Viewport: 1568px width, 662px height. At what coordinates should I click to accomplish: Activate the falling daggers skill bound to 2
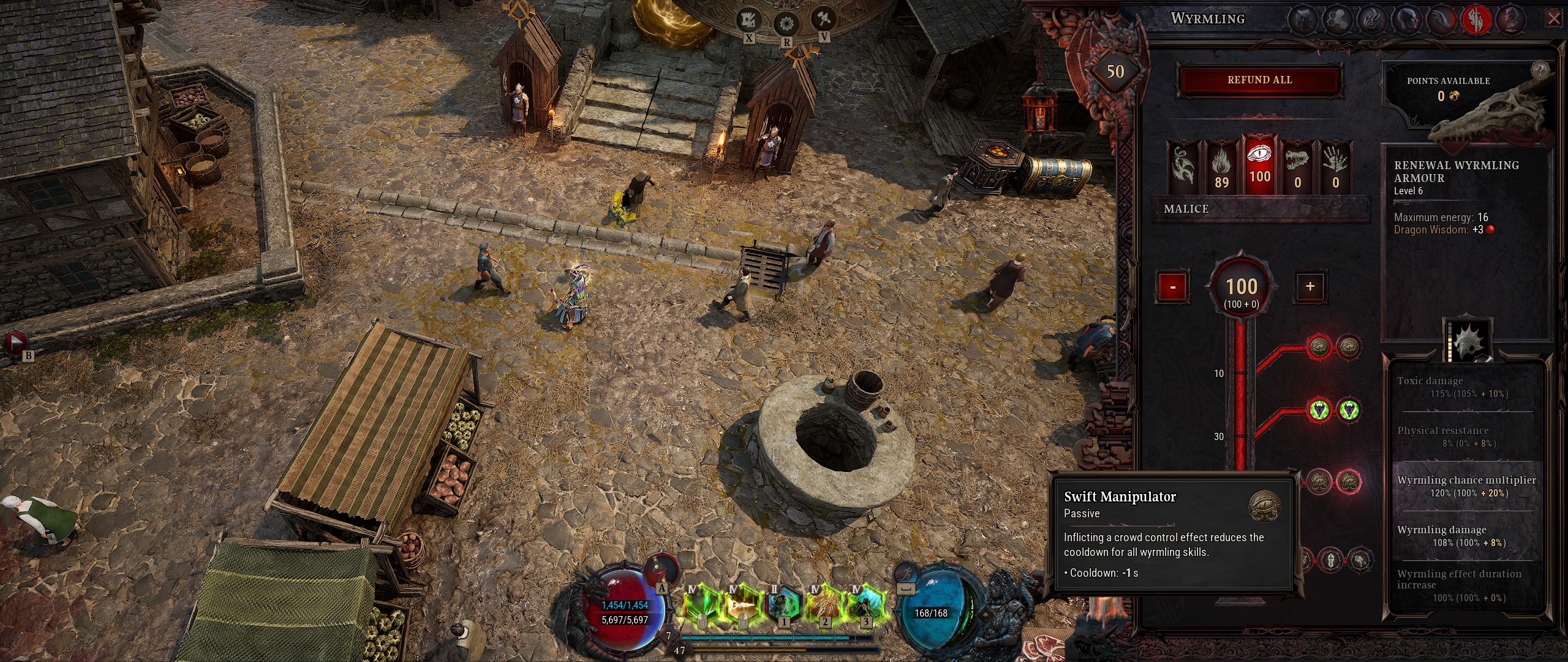(824, 604)
